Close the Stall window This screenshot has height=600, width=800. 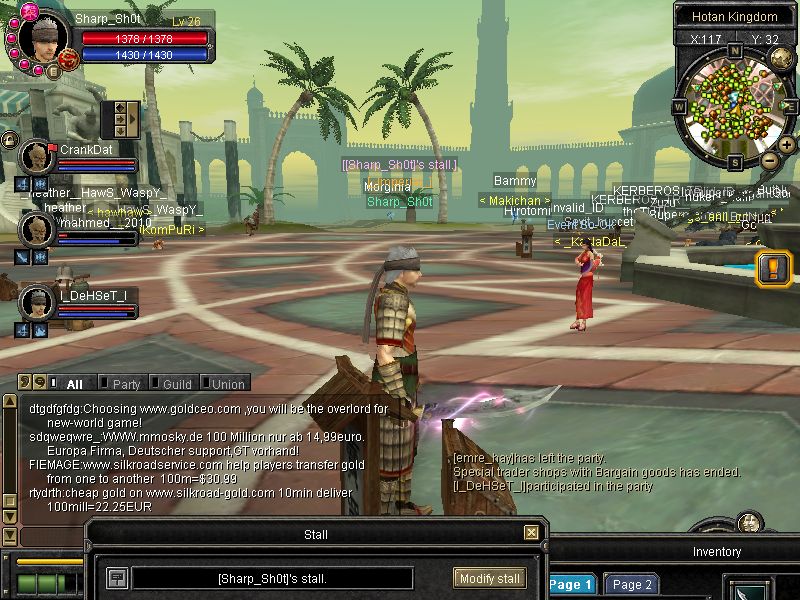(531, 533)
